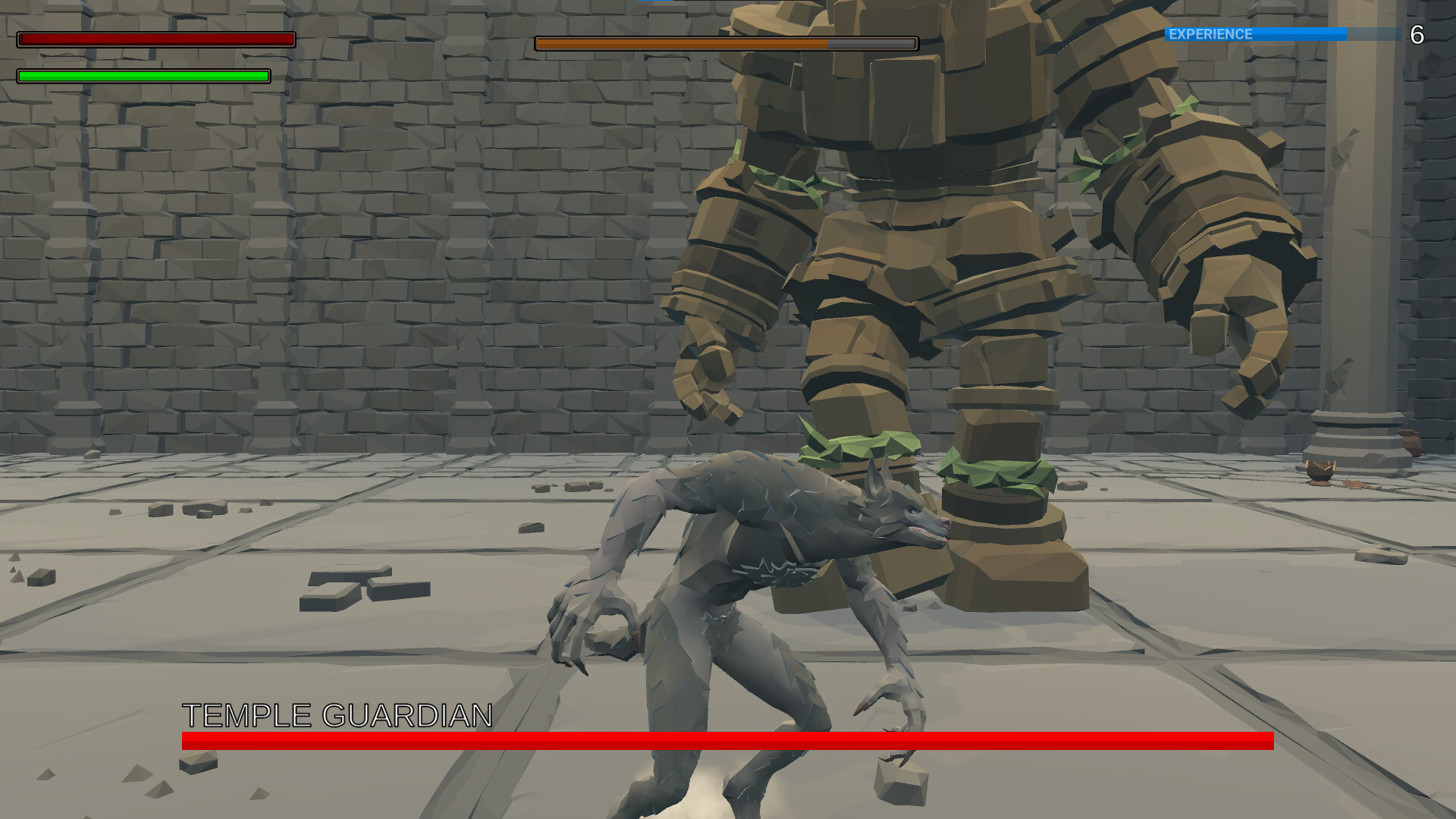Select the TEMPLE GUARDIAN name label
Viewport: 1456px width, 819px height.
[x=337, y=713]
